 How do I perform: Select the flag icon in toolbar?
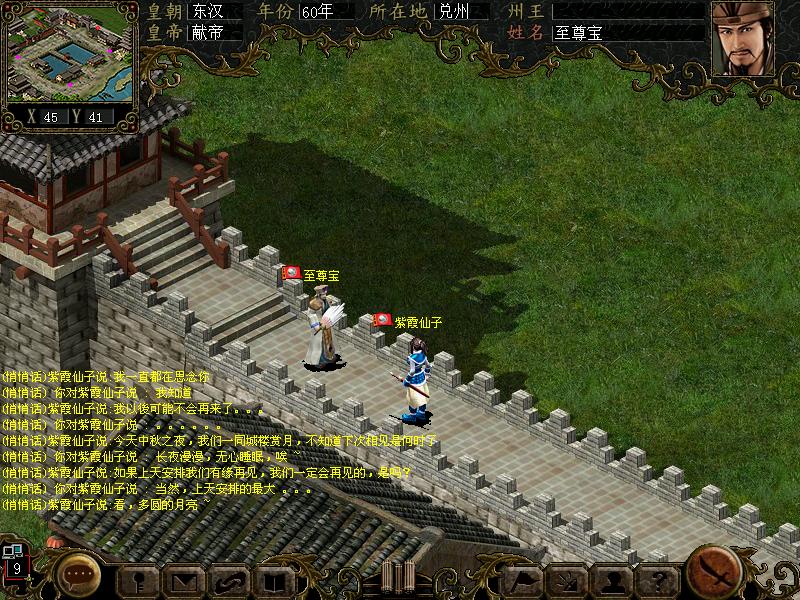[522, 578]
